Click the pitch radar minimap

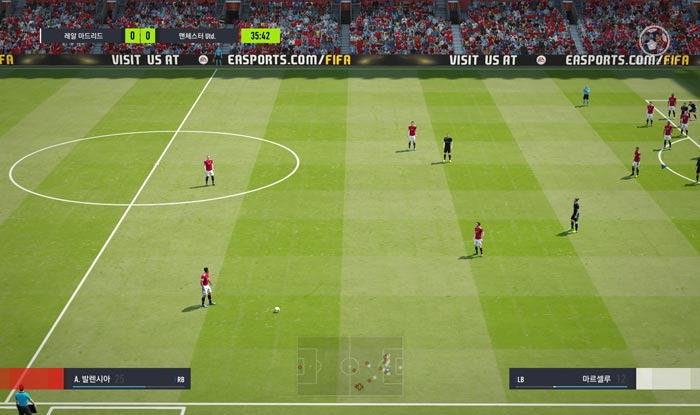(x=350, y=365)
